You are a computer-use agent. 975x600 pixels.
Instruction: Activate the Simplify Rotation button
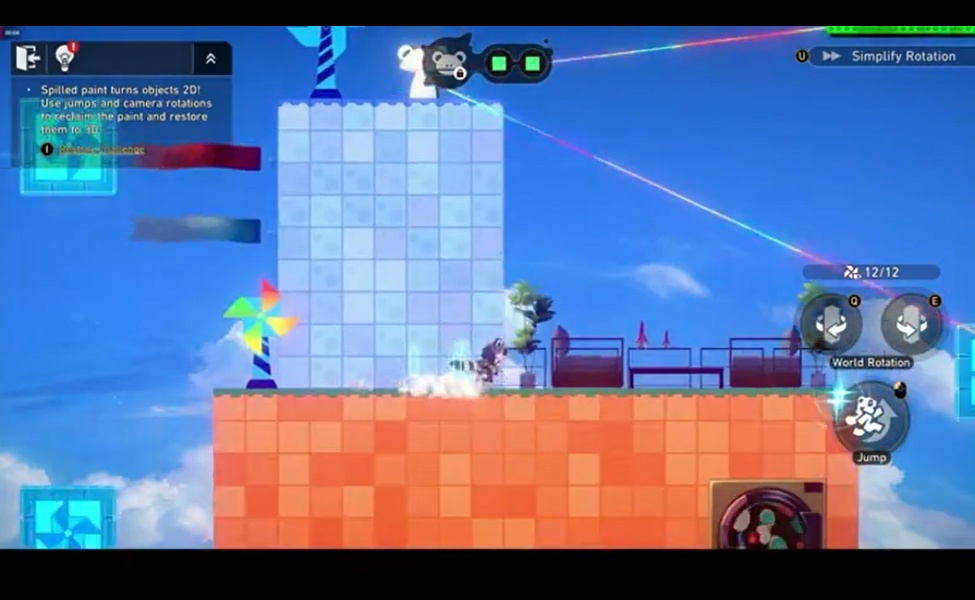pos(890,56)
